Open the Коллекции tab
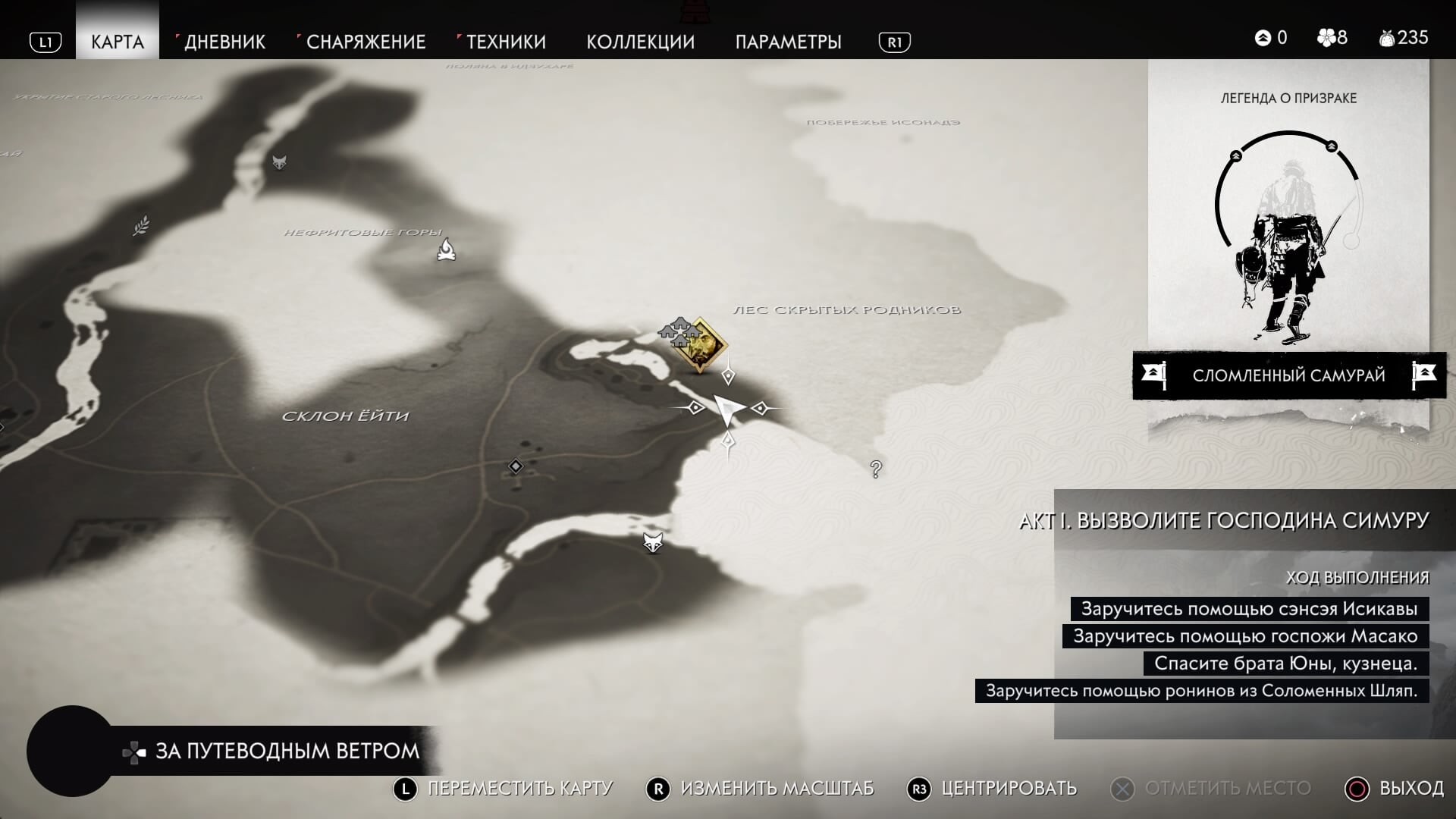 [x=640, y=42]
